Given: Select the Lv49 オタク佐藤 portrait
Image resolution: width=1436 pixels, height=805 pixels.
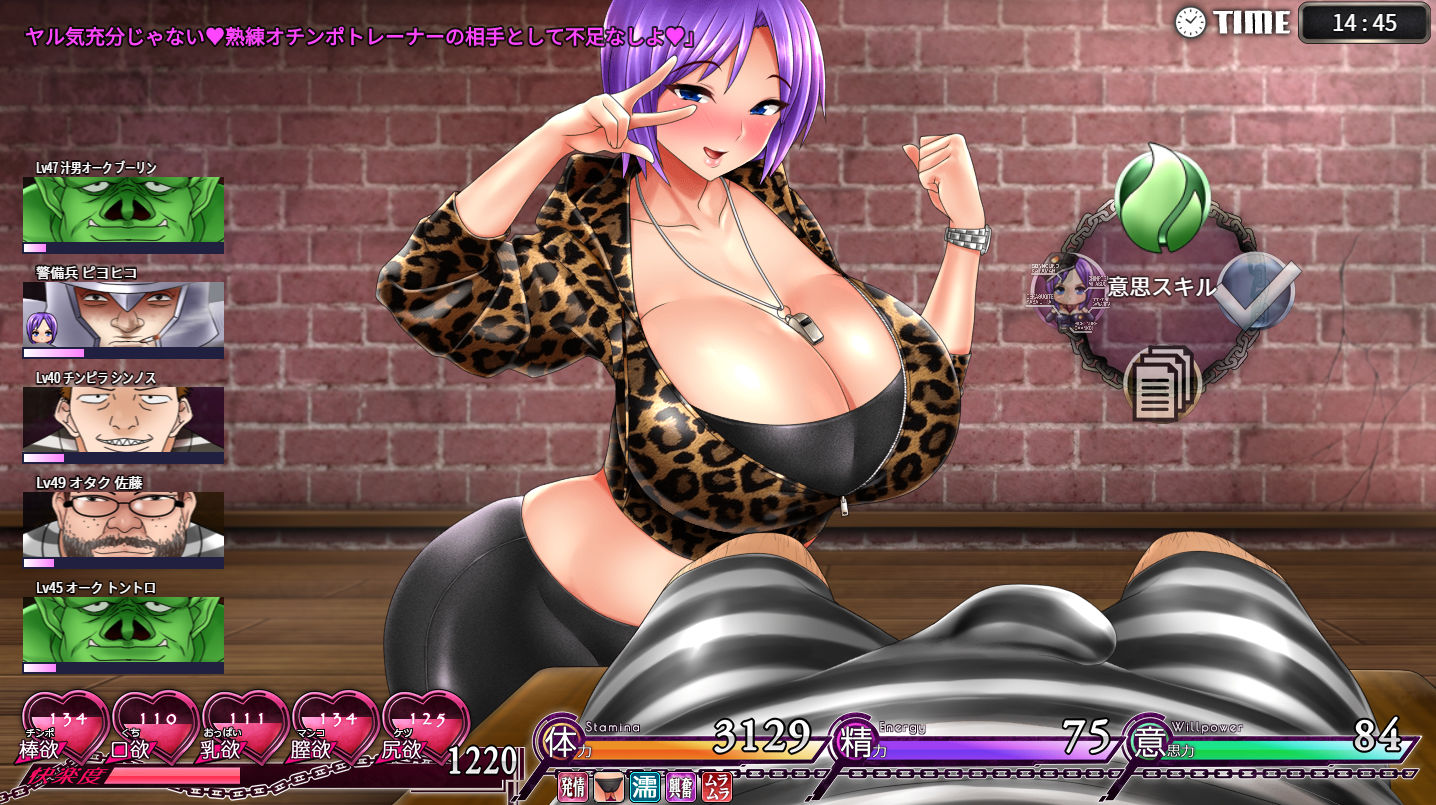Looking at the screenshot, I should [123, 526].
